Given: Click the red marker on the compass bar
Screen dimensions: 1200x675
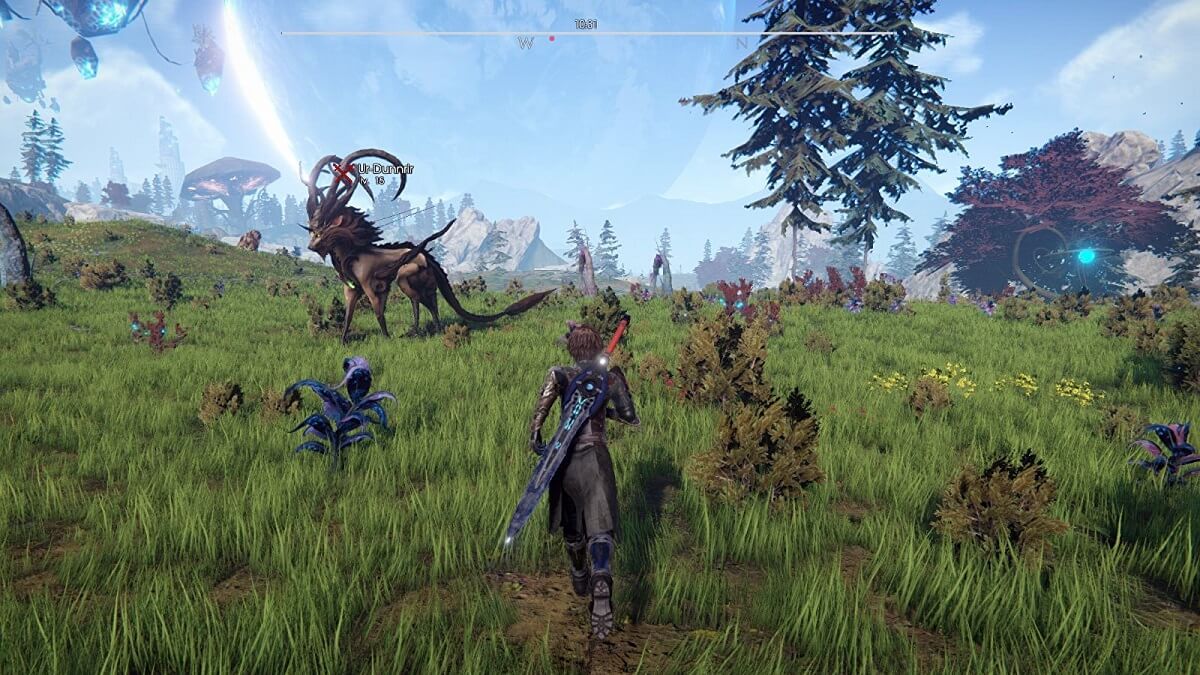Looking at the screenshot, I should 551,39.
